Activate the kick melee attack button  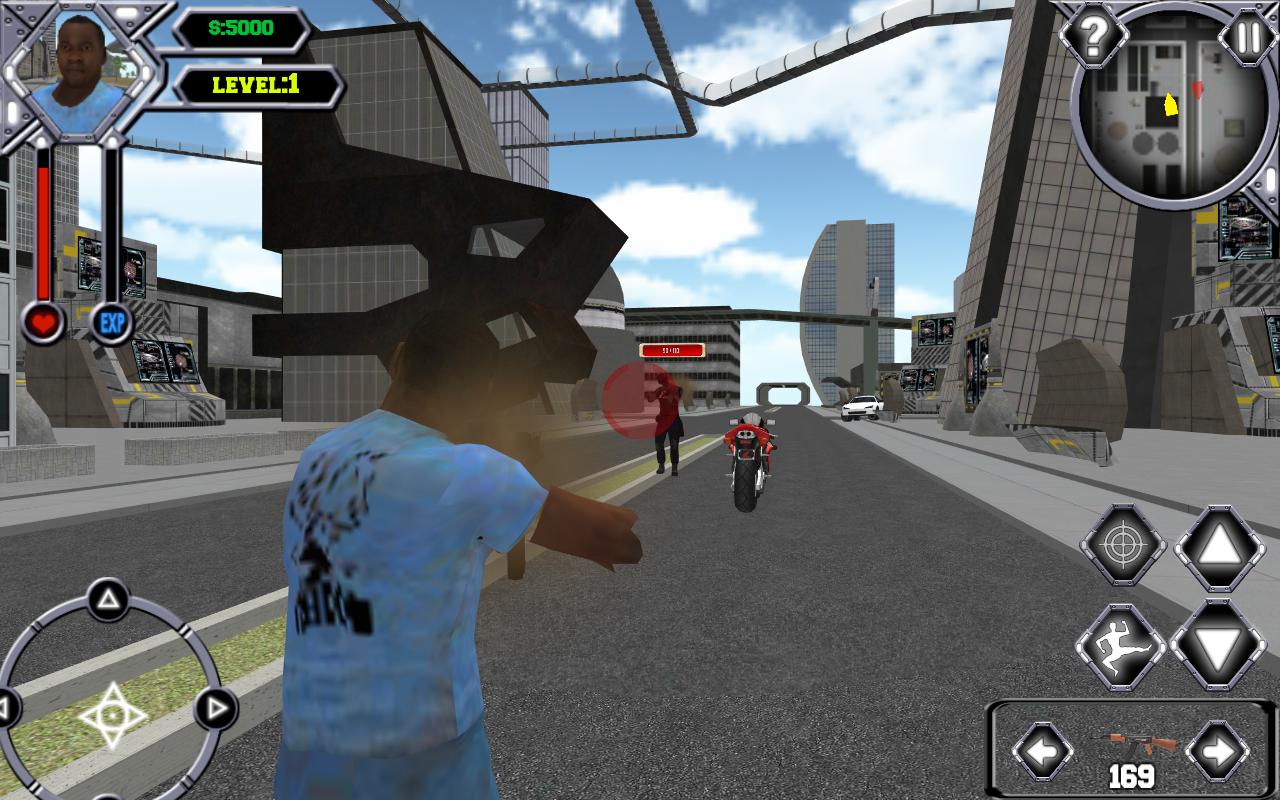1122,646
